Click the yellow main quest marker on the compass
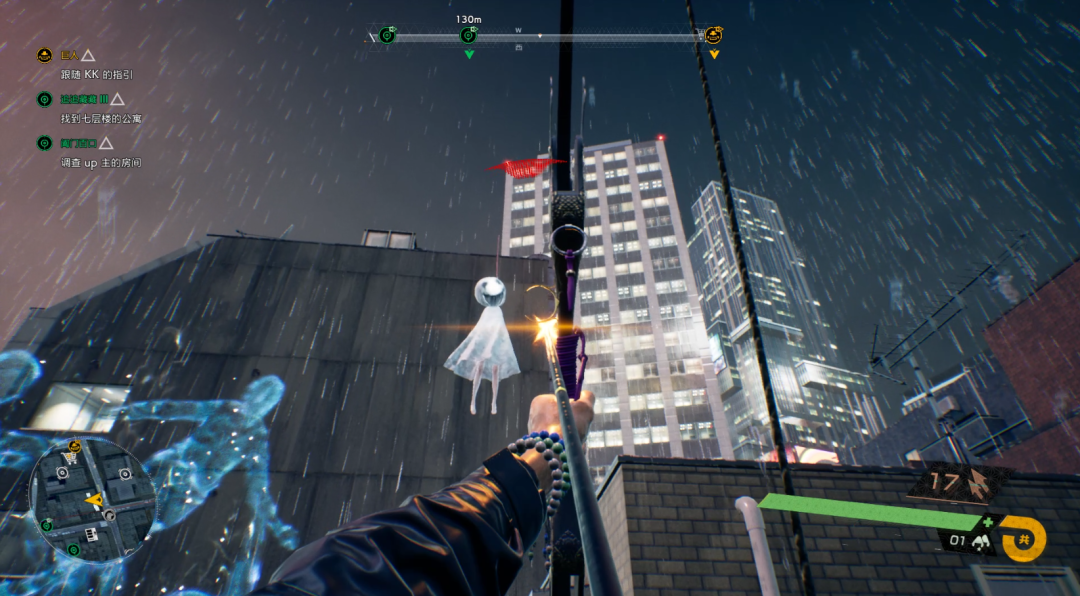The height and width of the screenshot is (596, 1080). [x=713, y=36]
